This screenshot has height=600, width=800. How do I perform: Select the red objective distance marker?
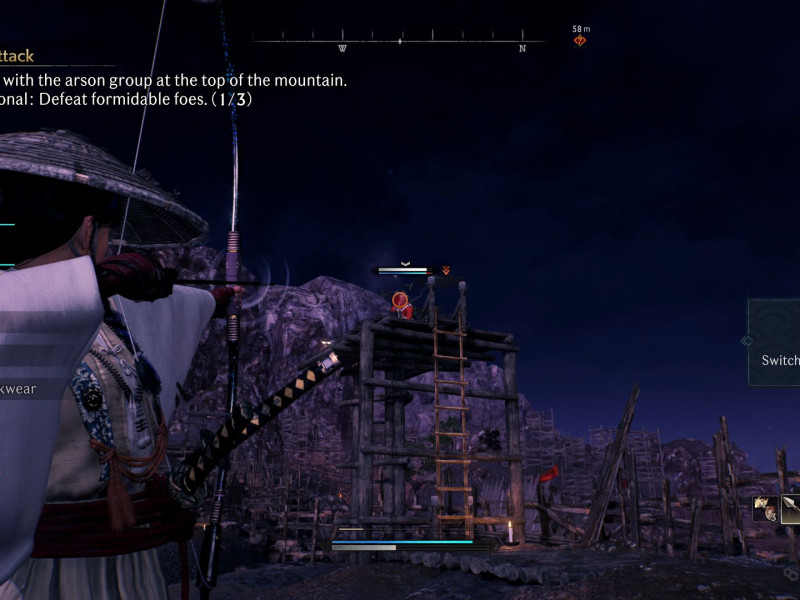[x=579, y=41]
